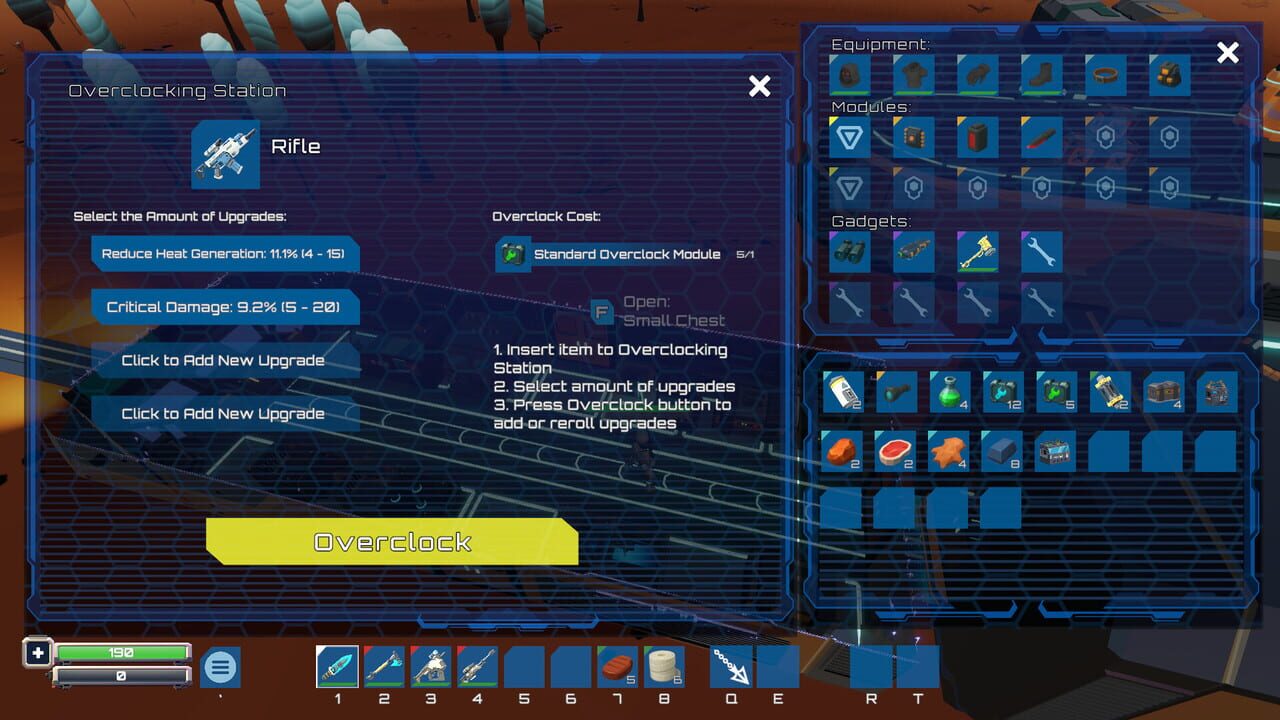Open the equipped backpack slot
The image size is (1280, 720).
click(1169, 75)
